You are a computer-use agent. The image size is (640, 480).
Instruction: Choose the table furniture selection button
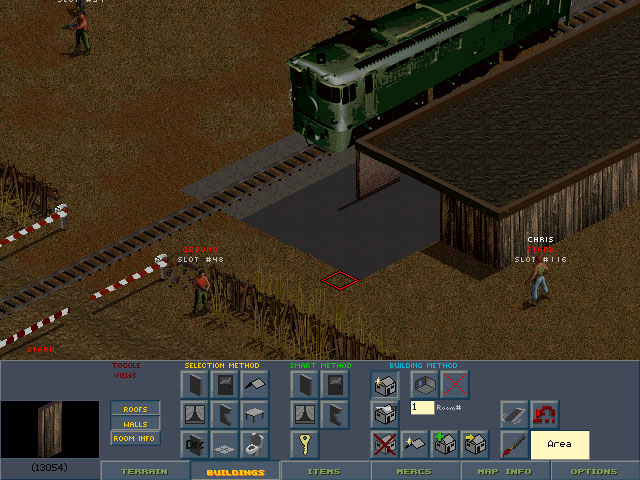[x=255, y=414]
